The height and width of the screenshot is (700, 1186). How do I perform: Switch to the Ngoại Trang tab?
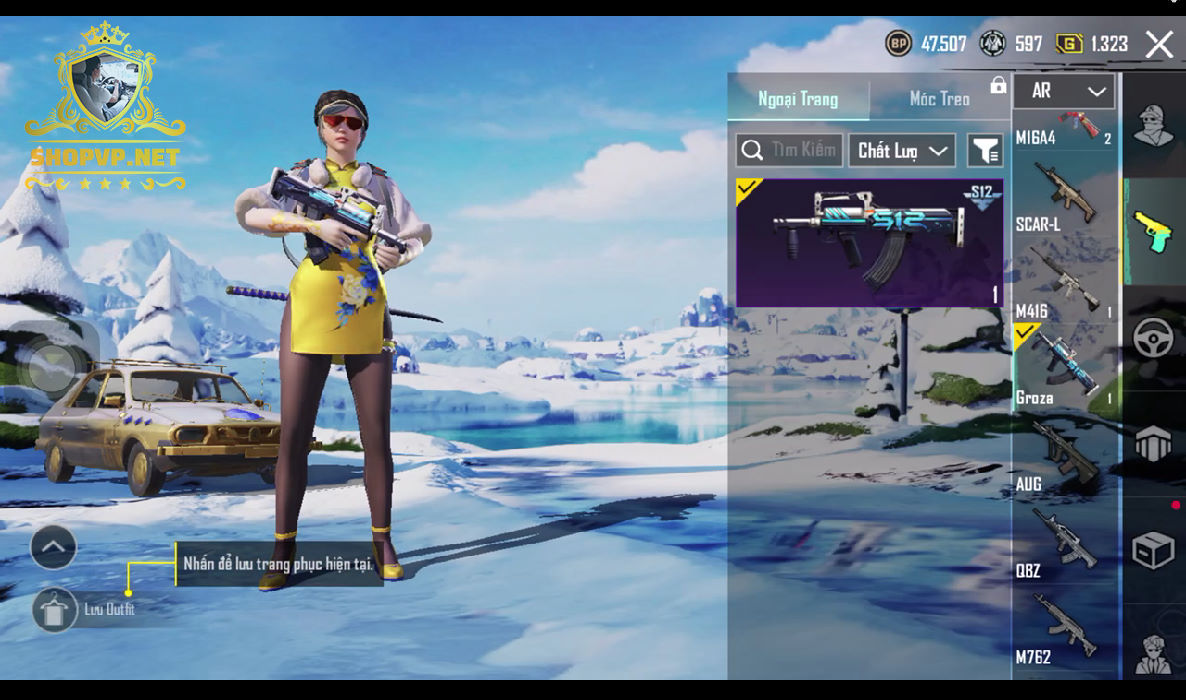798,99
